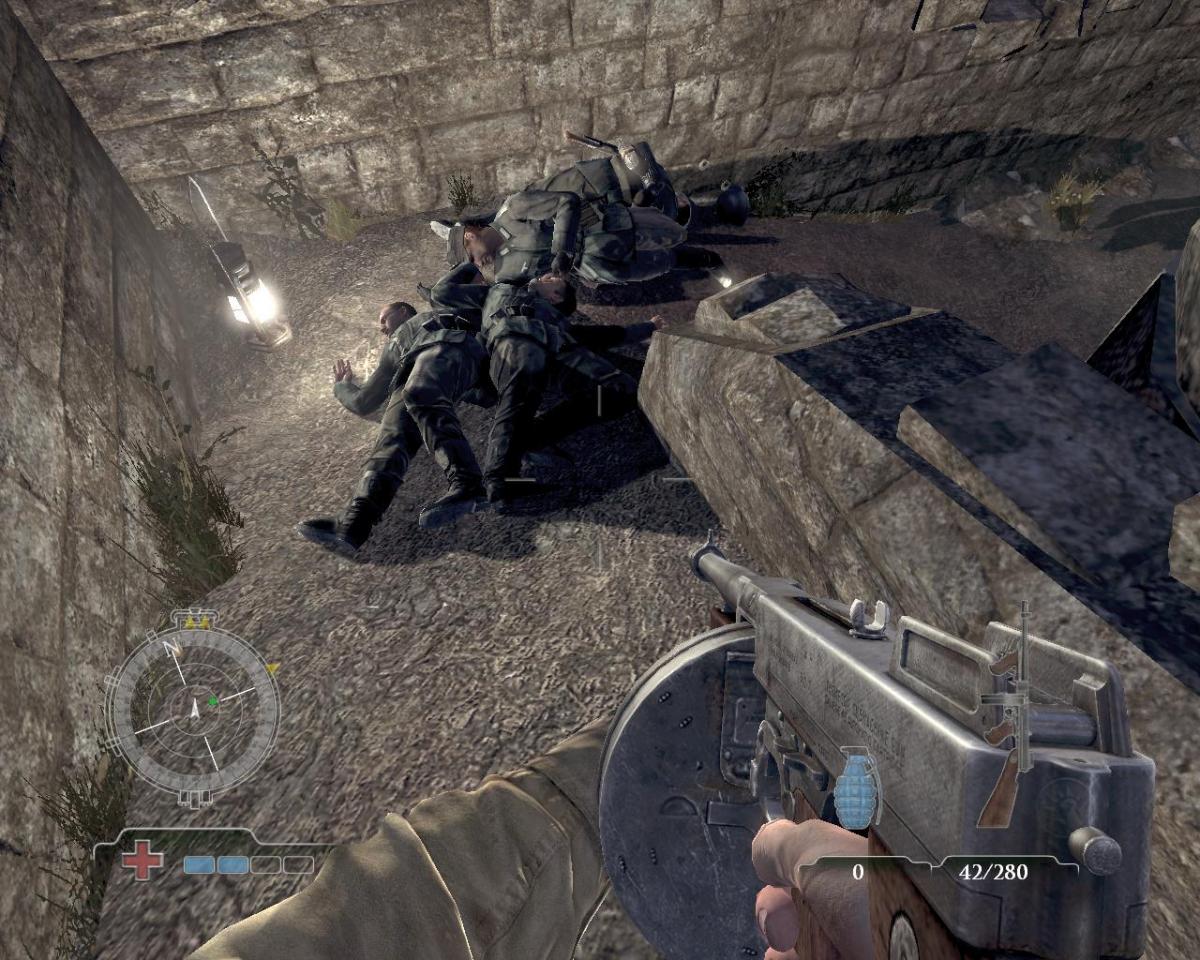Click the red cross health icon
Screen dimensions: 1200x960
pos(142,861)
